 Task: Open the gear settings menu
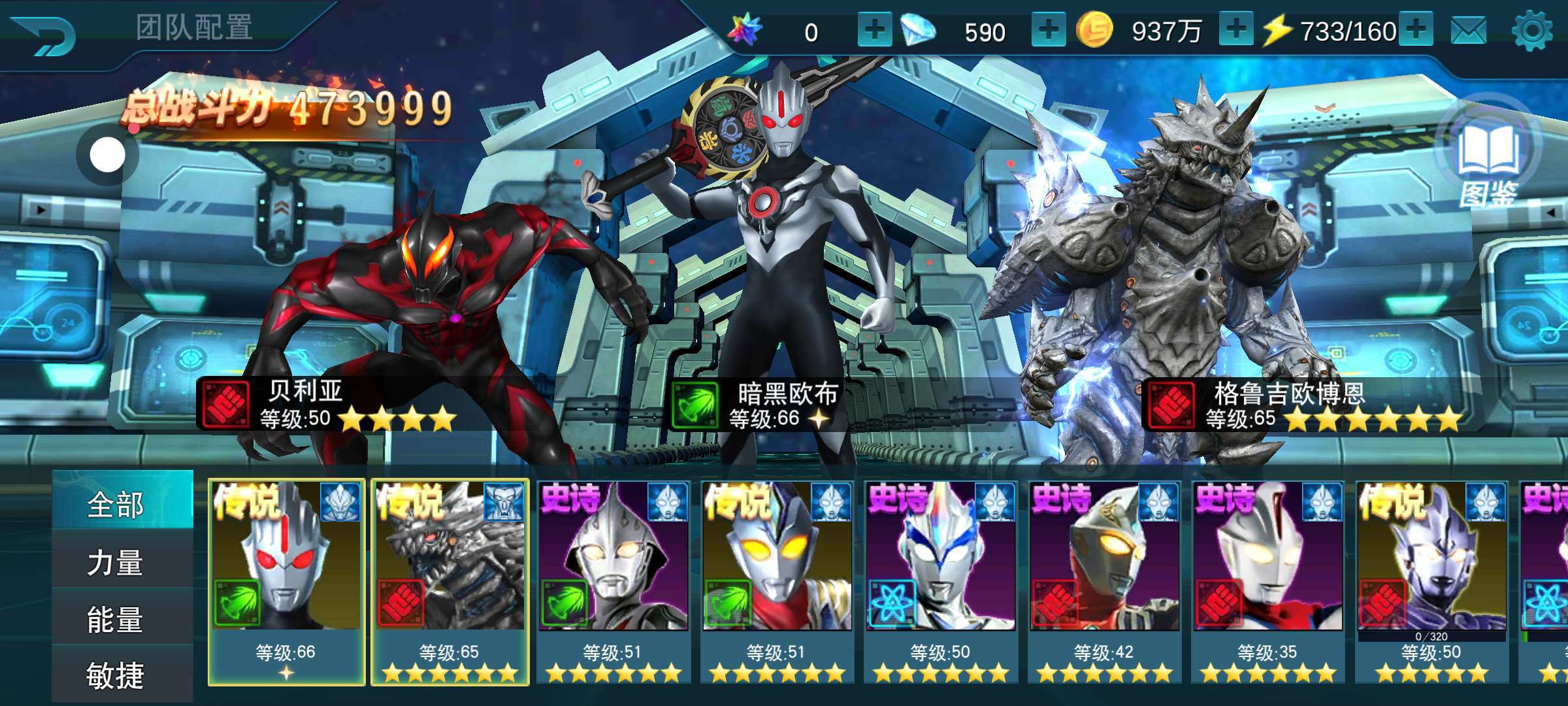1532,31
